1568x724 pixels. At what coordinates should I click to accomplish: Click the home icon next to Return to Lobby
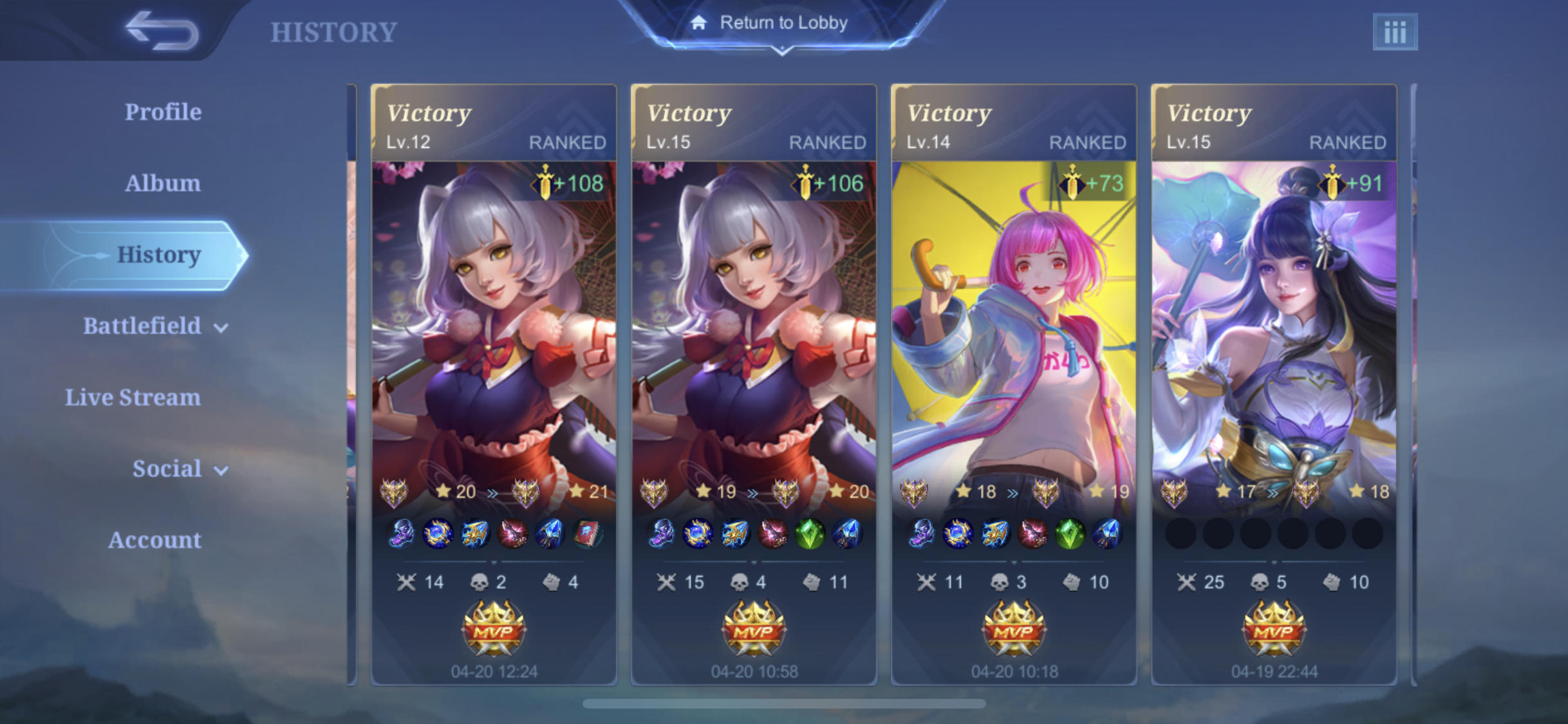[x=698, y=22]
